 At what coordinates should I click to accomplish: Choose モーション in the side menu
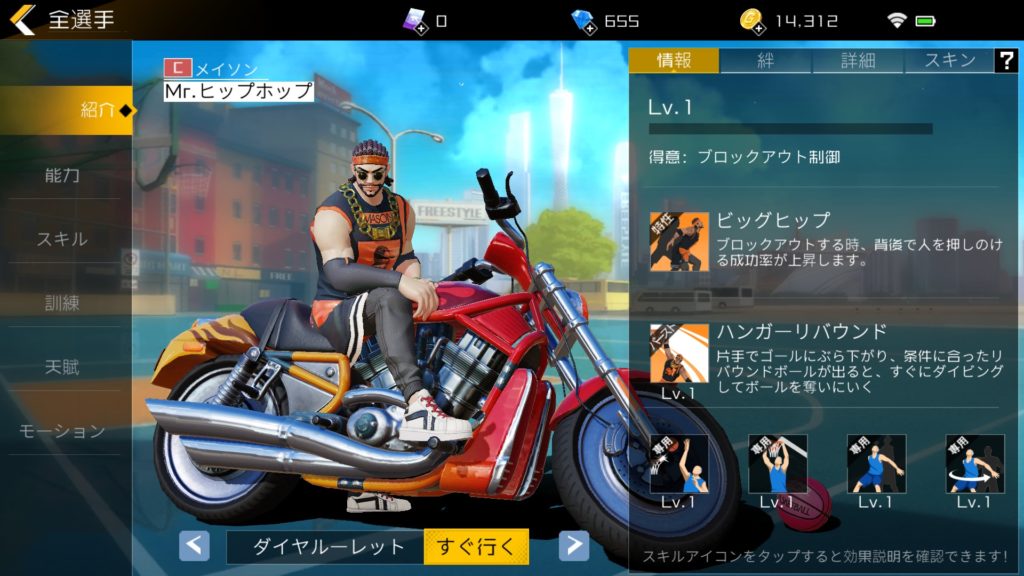[x=62, y=431]
